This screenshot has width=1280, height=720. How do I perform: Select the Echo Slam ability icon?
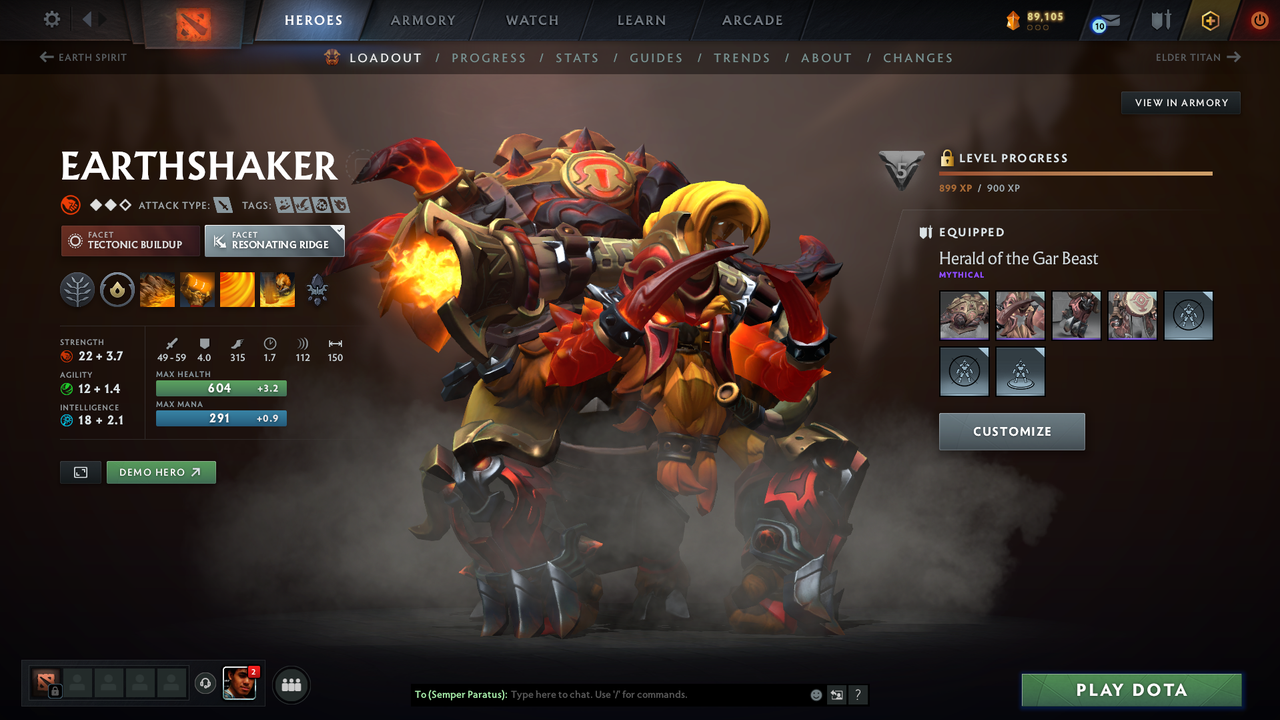(x=277, y=290)
